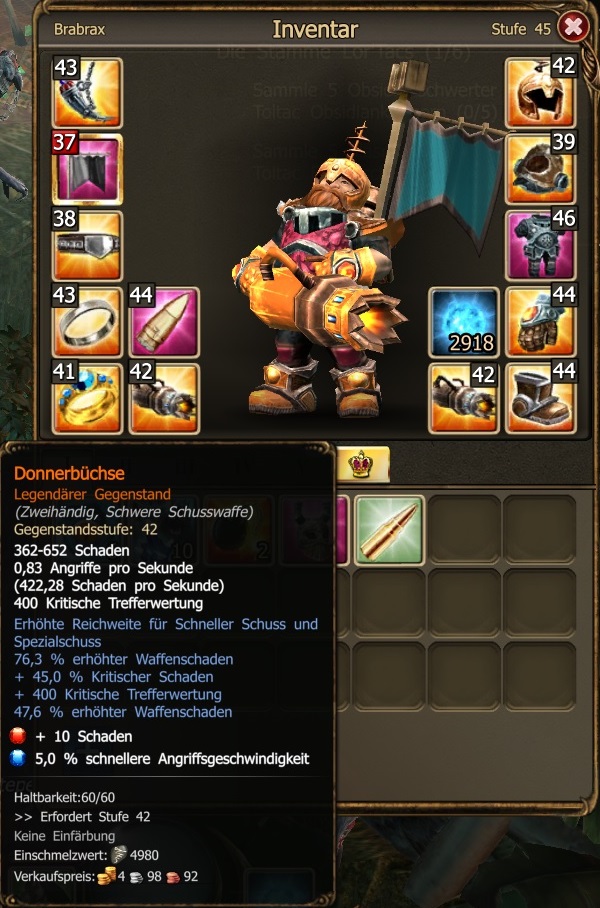Select the gun slot beside the boots

(x=464, y=398)
